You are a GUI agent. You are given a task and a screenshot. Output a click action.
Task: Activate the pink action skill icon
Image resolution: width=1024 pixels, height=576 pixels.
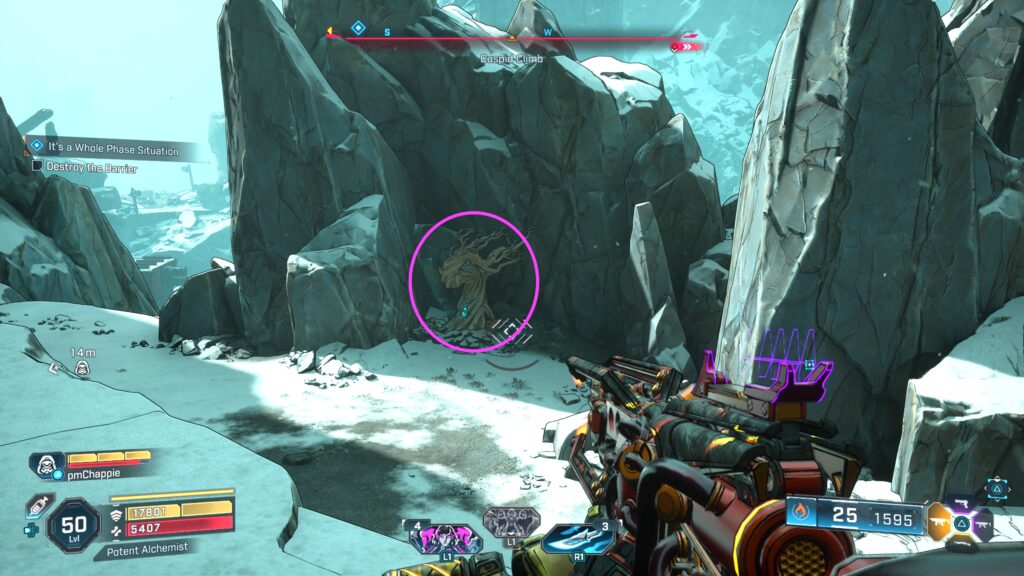(446, 538)
